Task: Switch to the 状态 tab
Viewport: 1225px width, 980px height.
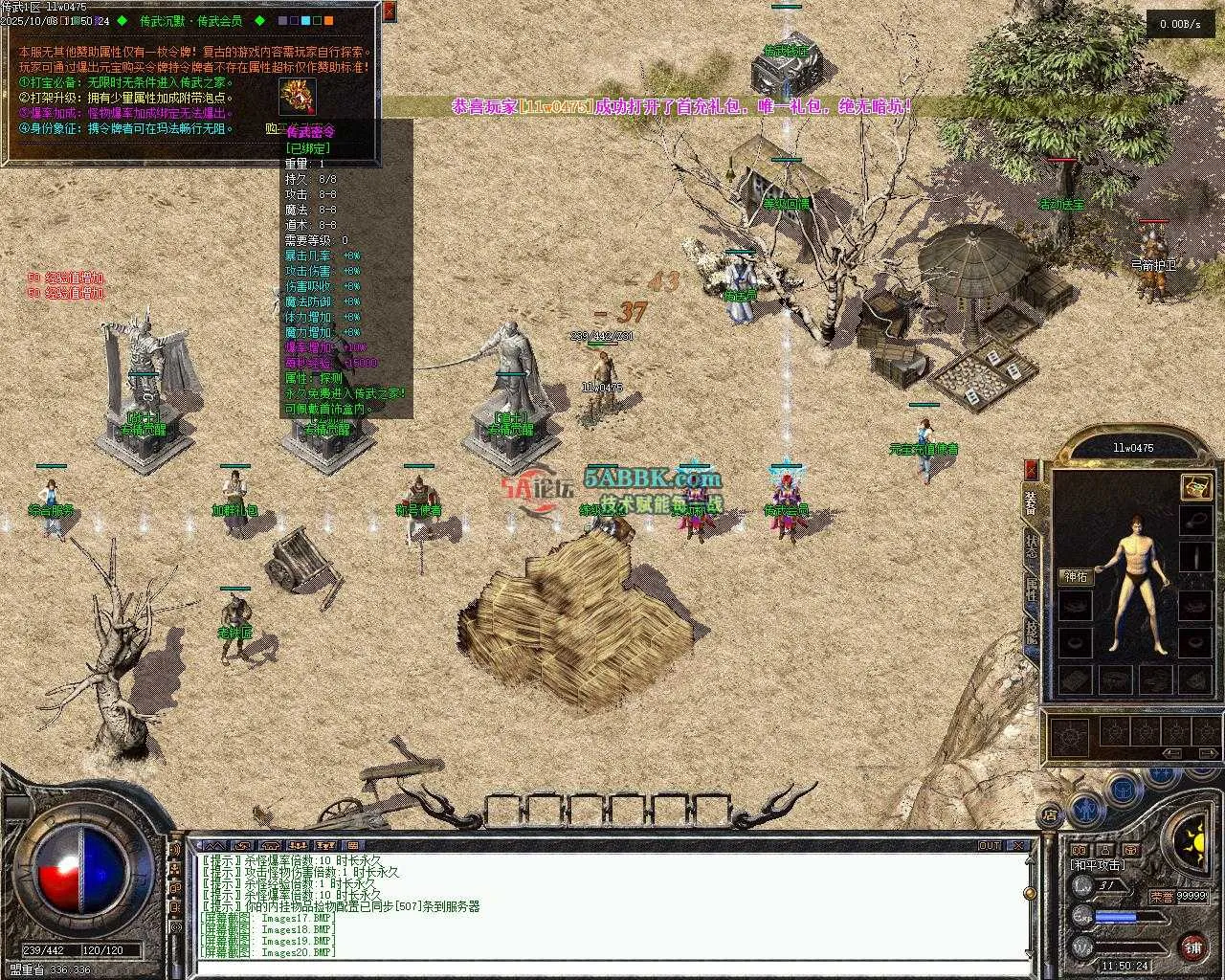Action: coord(1031,546)
